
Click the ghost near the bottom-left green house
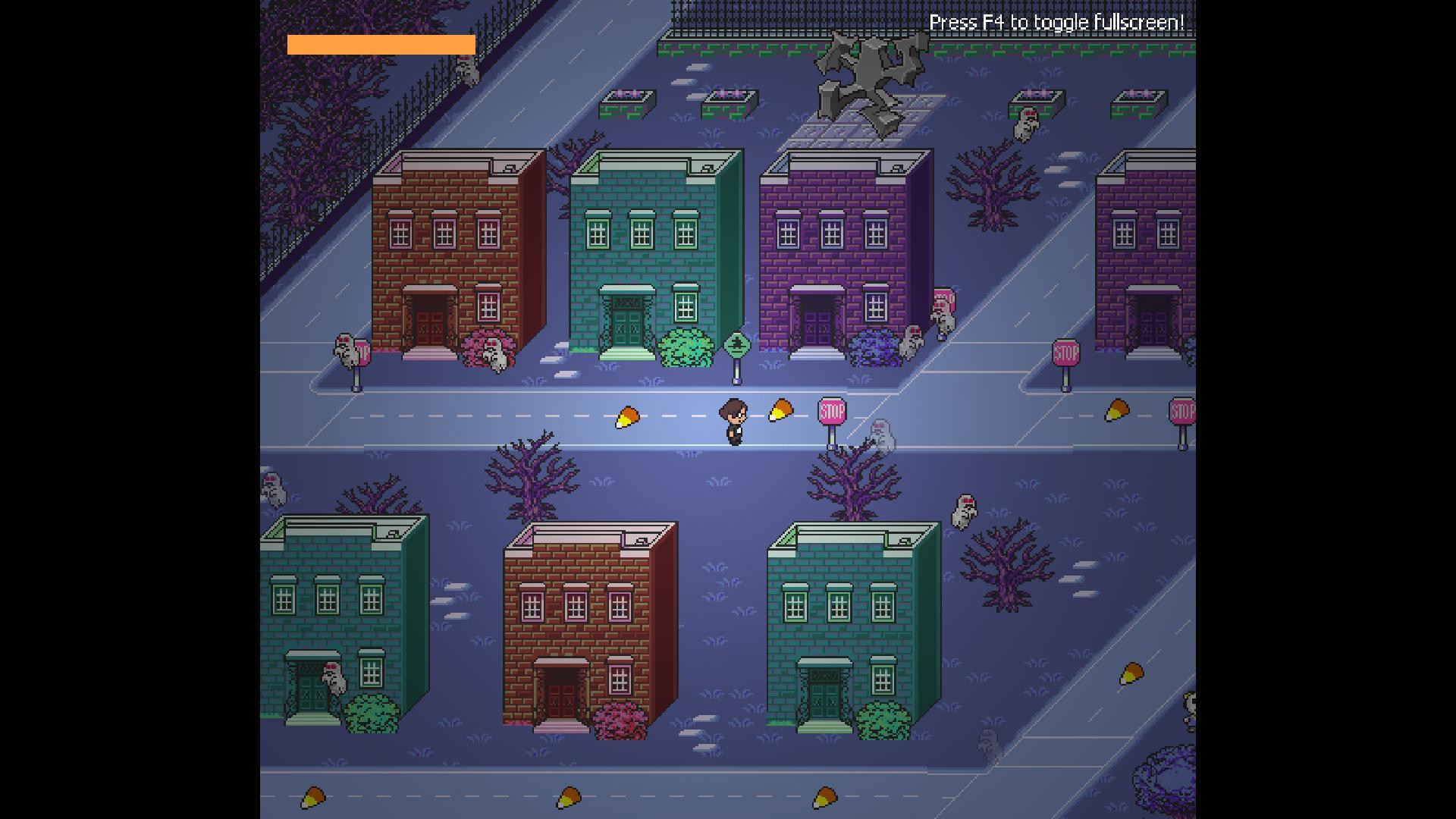[x=334, y=679]
